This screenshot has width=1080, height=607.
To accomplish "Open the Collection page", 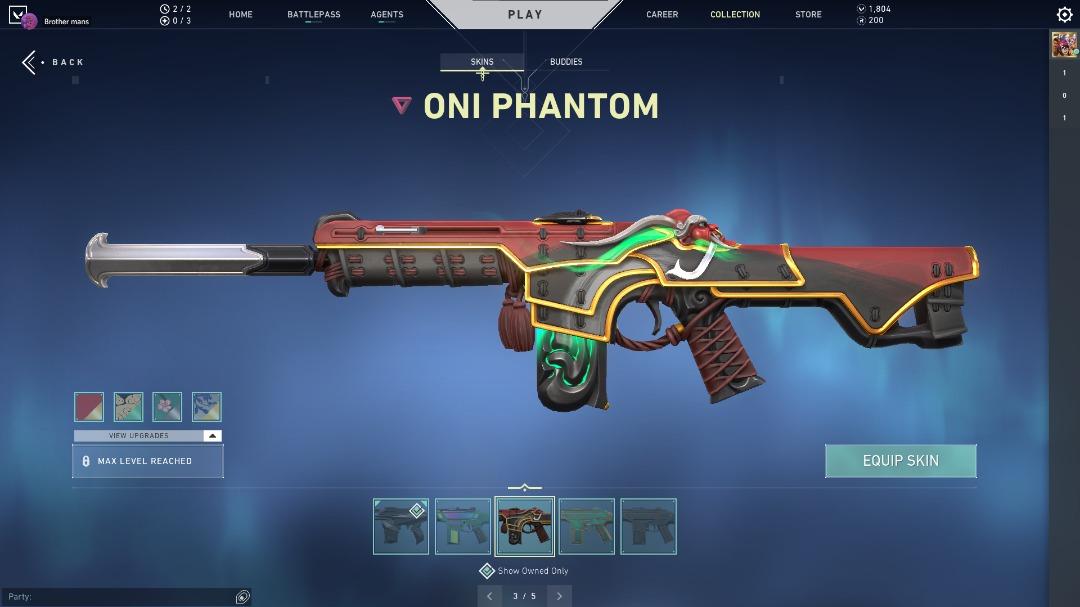I will (735, 15).
